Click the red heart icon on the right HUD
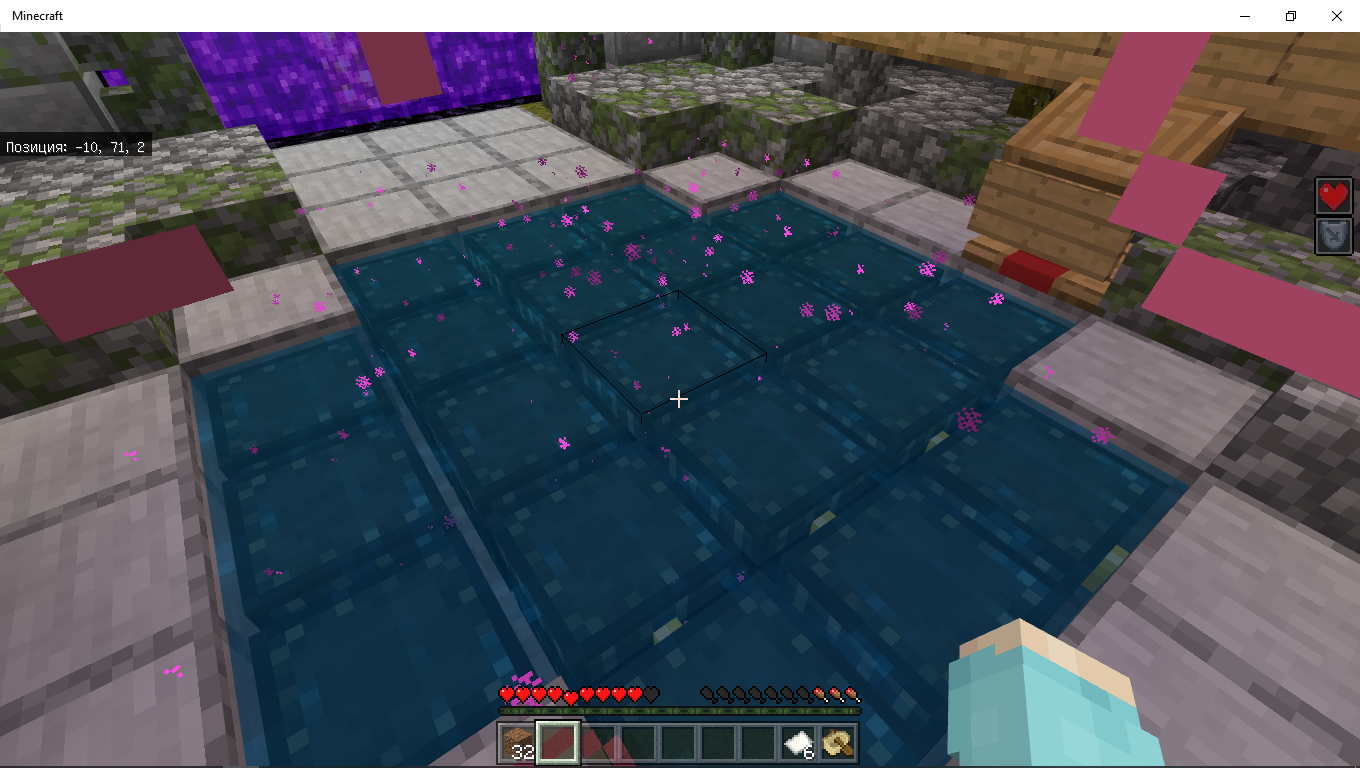This screenshot has height=768, width=1360. pos(1333,196)
